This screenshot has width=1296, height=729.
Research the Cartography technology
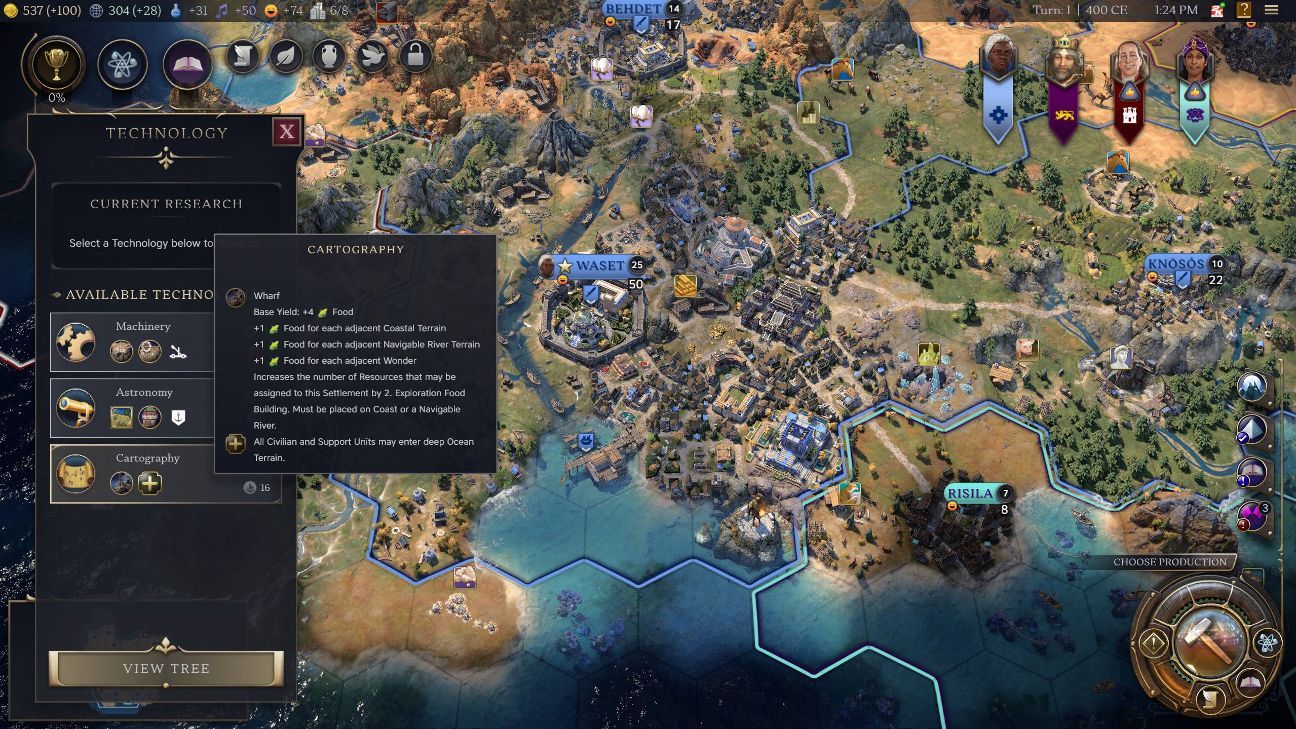click(x=165, y=473)
